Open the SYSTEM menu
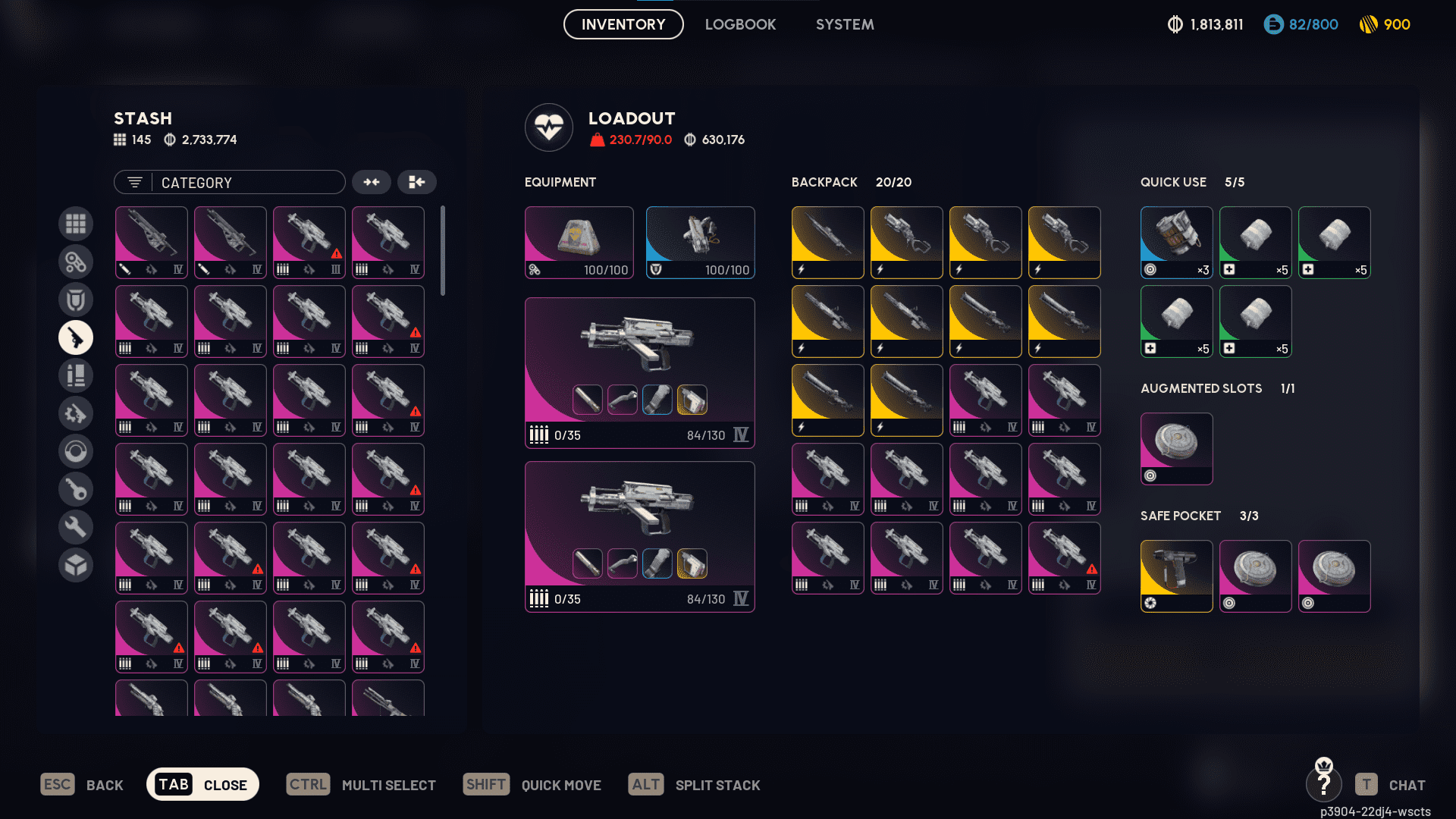 point(844,24)
